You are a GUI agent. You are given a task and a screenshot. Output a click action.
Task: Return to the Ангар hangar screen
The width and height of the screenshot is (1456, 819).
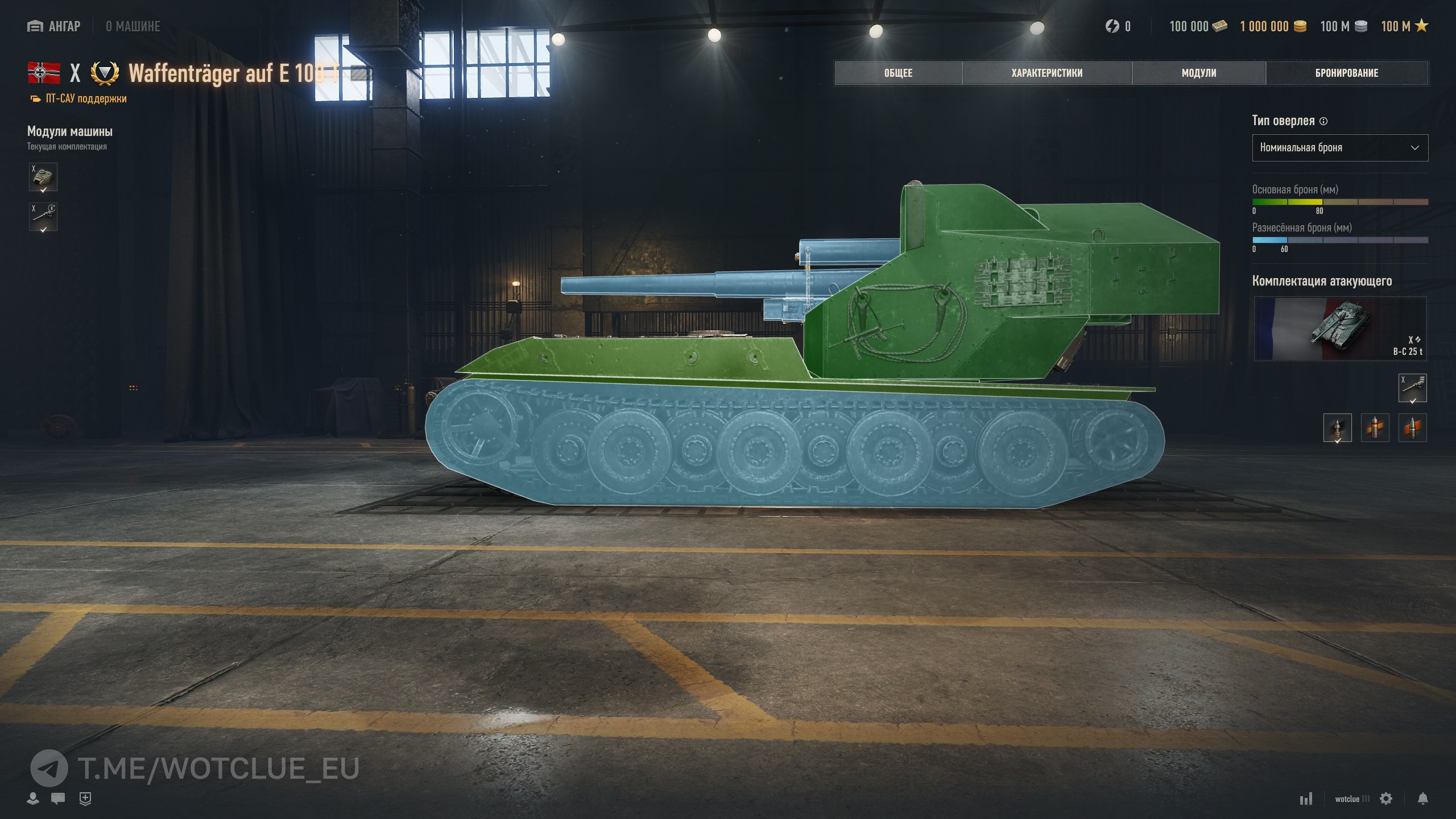[54, 27]
